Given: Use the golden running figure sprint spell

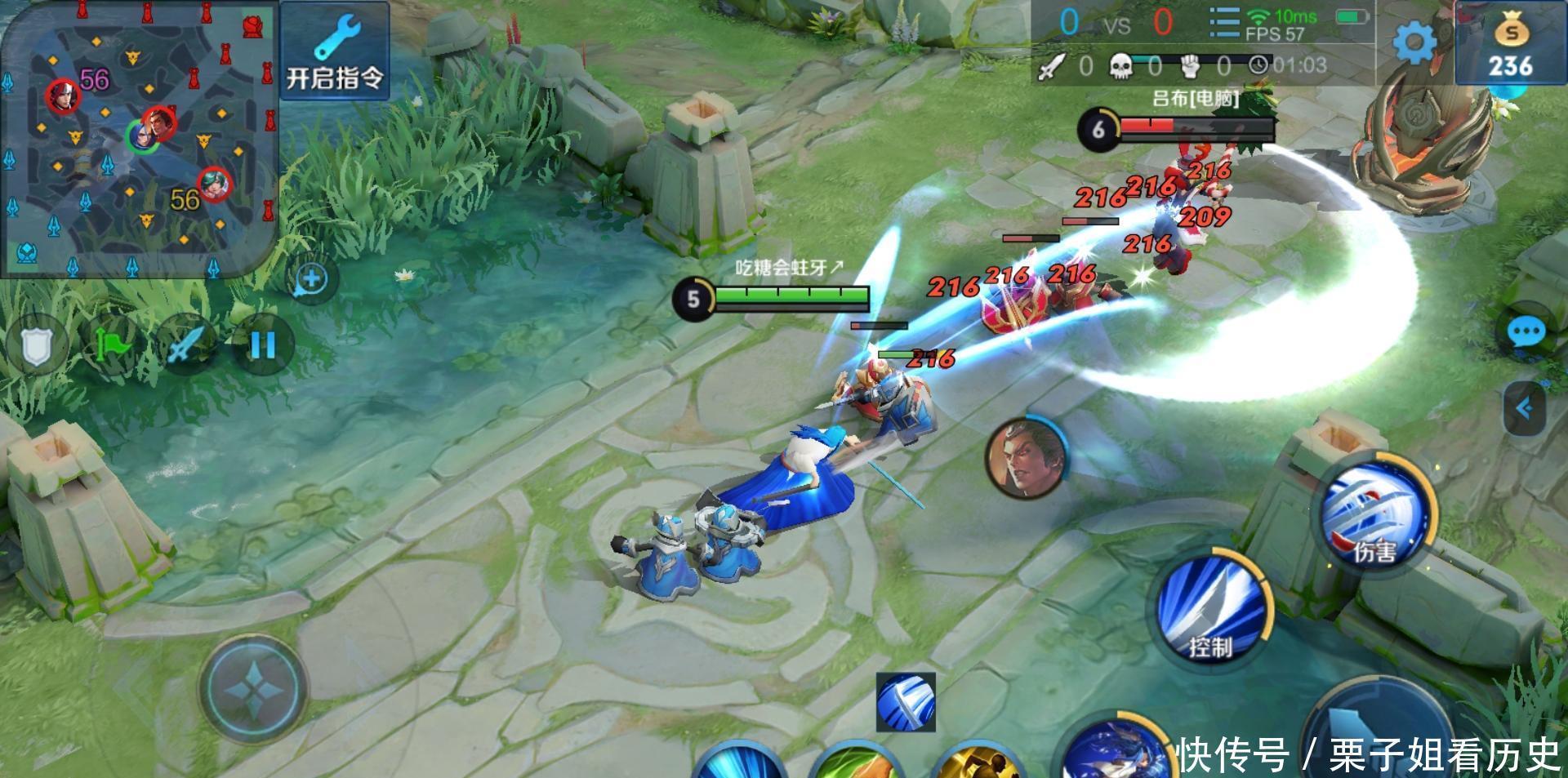Looking at the screenshot, I should [980, 763].
